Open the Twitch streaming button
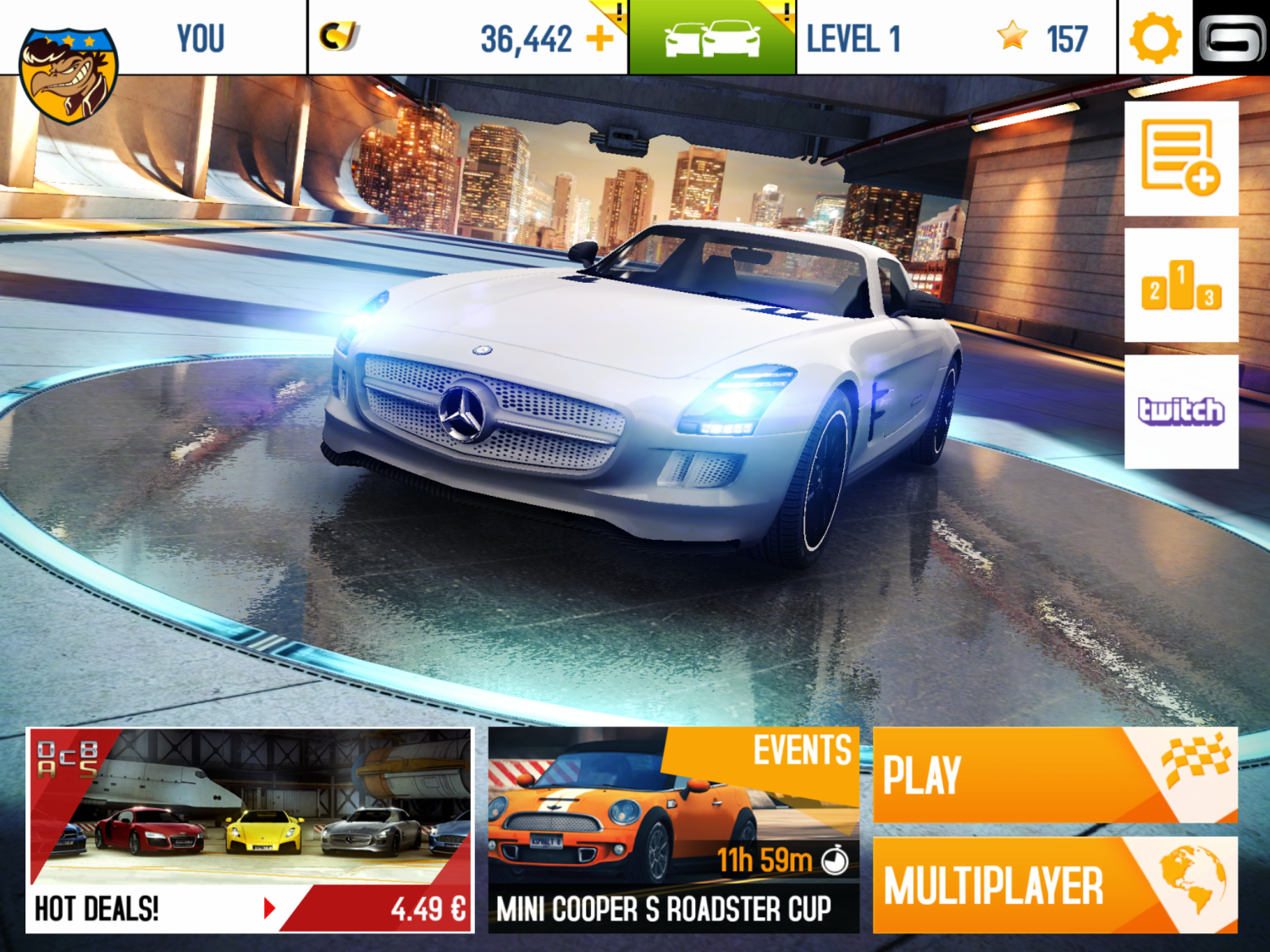This screenshot has height=952, width=1270. tap(1181, 412)
